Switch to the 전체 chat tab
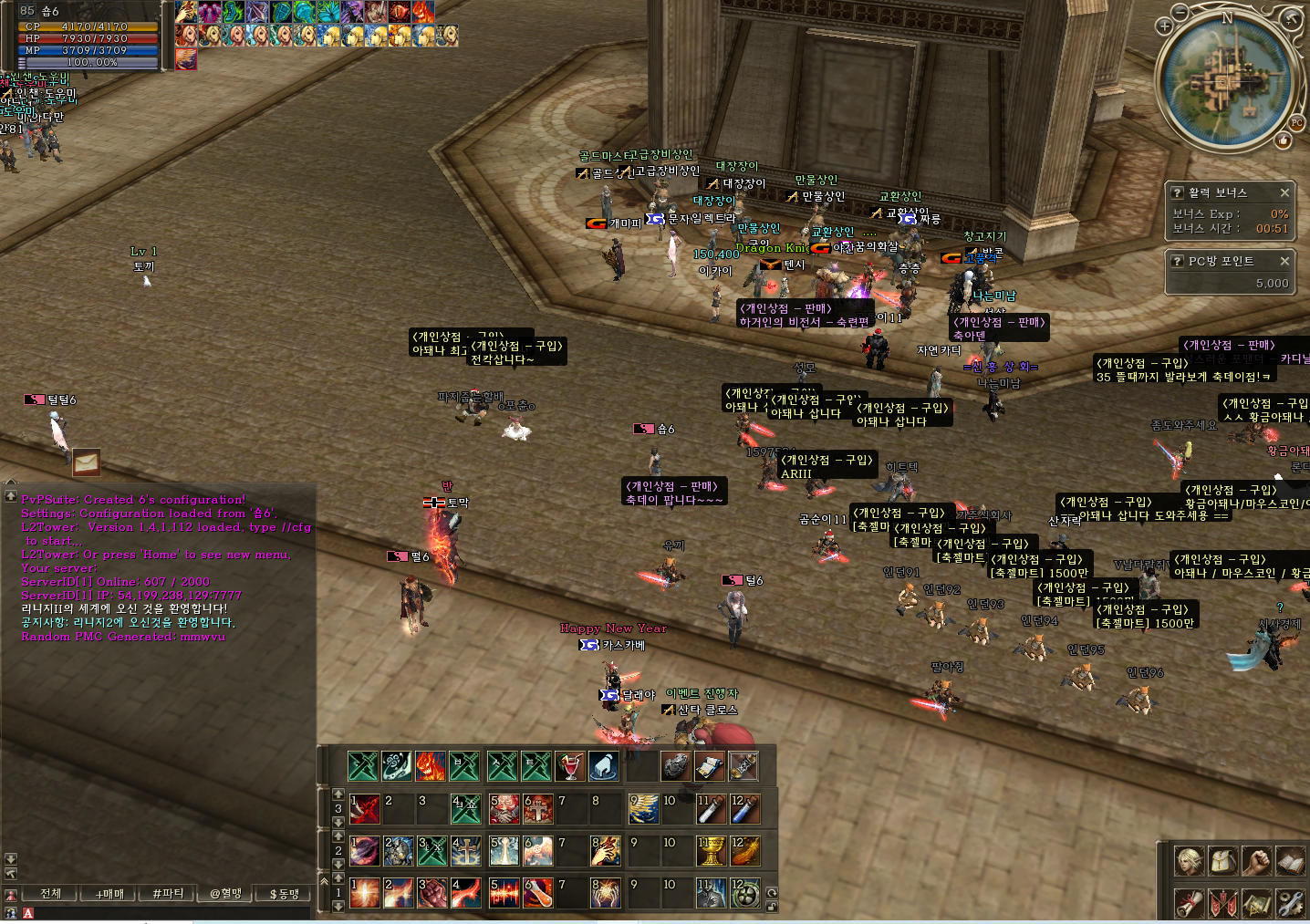Screen dimensions: 1310x924 [x=51, y=894]
